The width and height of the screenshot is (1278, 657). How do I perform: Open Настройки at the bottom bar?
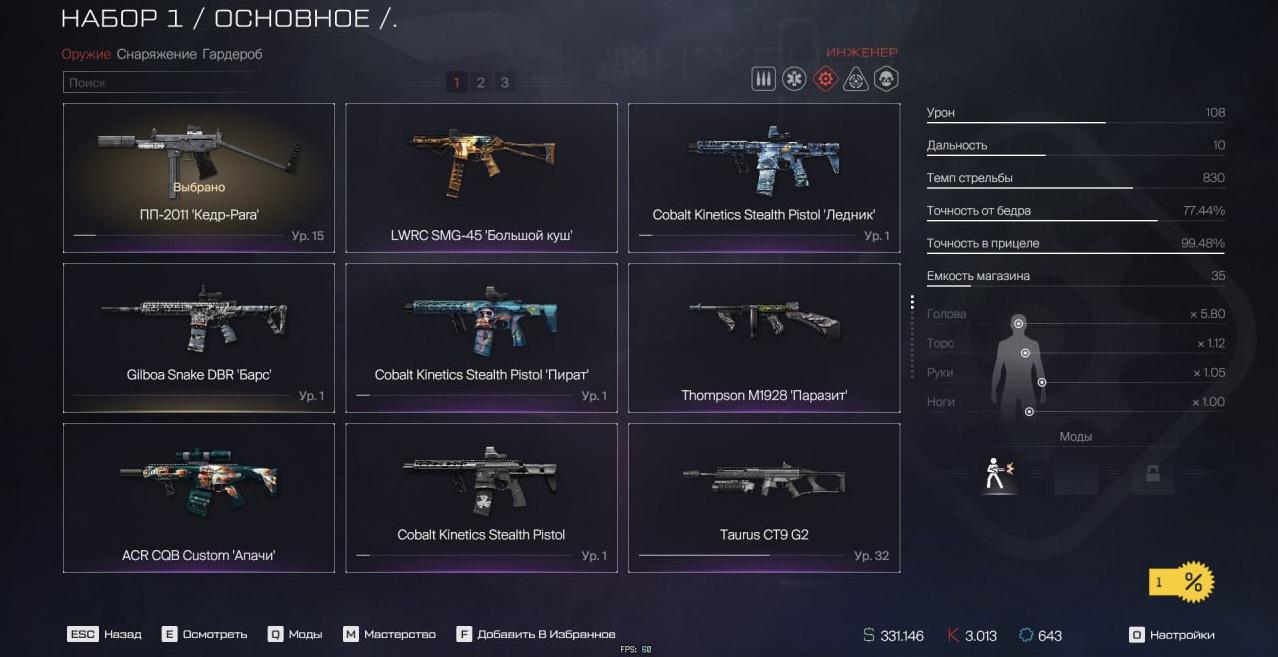point(1172,635)
